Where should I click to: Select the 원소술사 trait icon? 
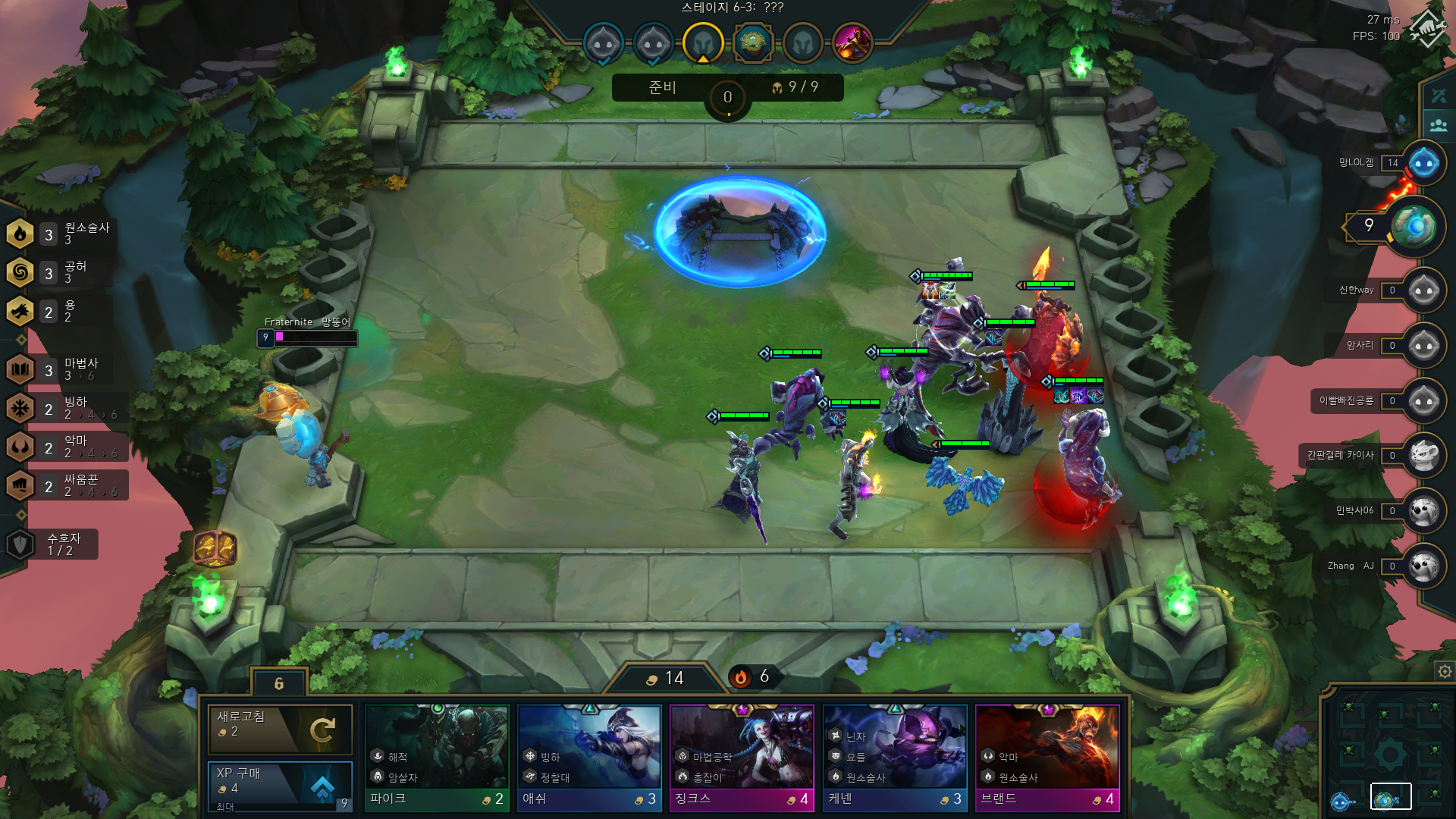pos(20,234)
